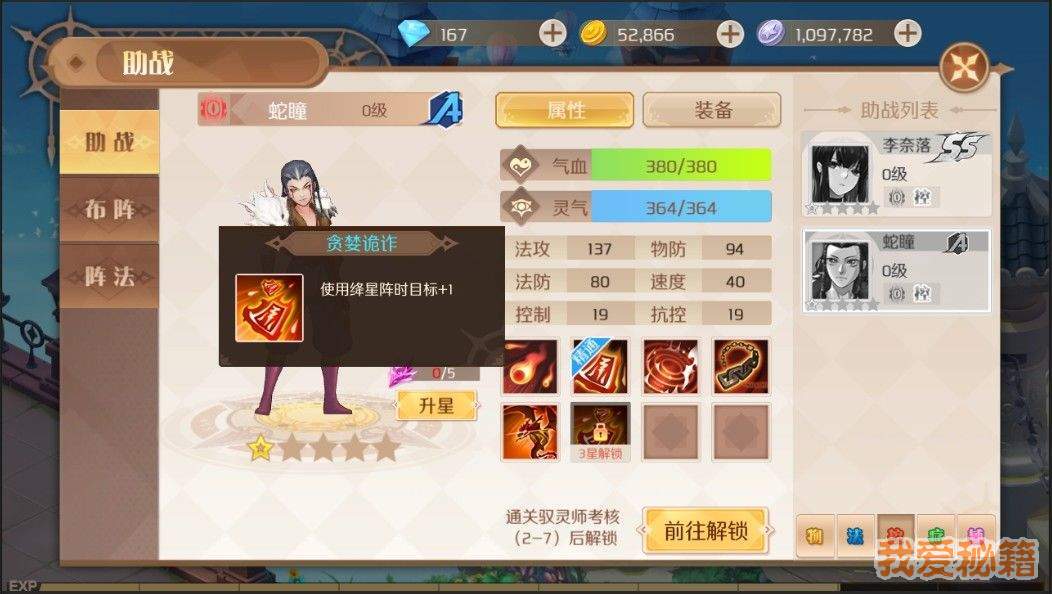Viewport: 1052px width, 594px height.
Task: Switch to the 布阵 side tab
Action: click(x=109, y=209)
